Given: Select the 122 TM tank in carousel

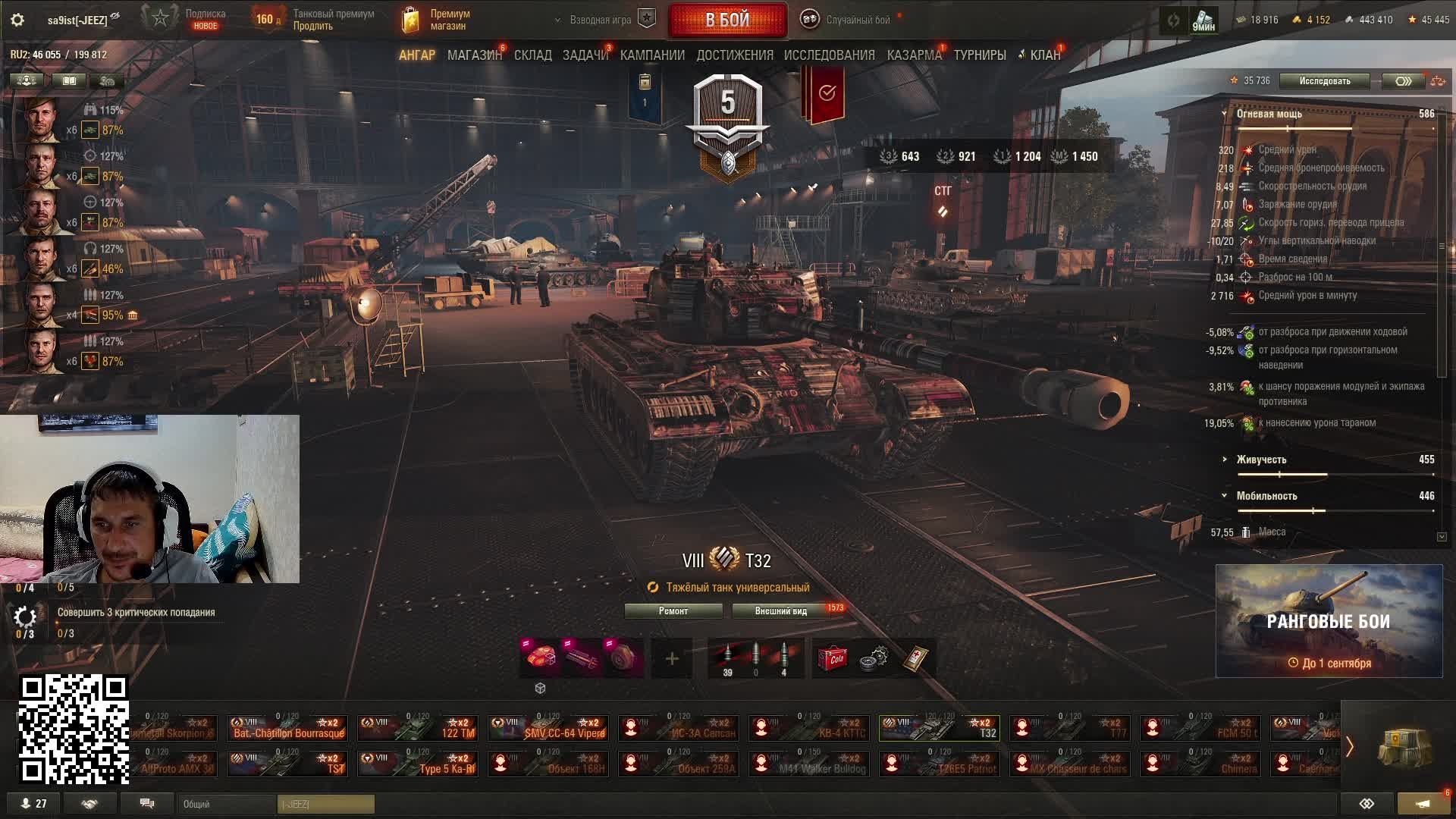Looking at the screenshot, I should click(x=418, y=728).
